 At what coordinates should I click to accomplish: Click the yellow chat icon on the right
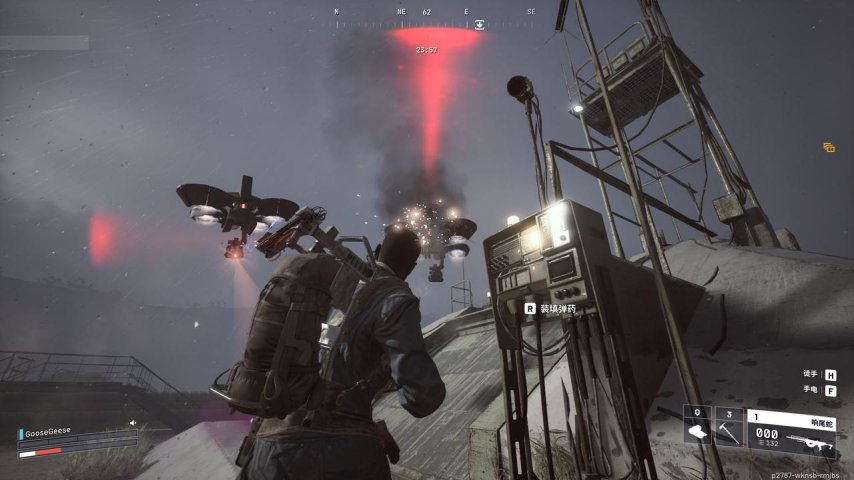click(x=829, y=147)
